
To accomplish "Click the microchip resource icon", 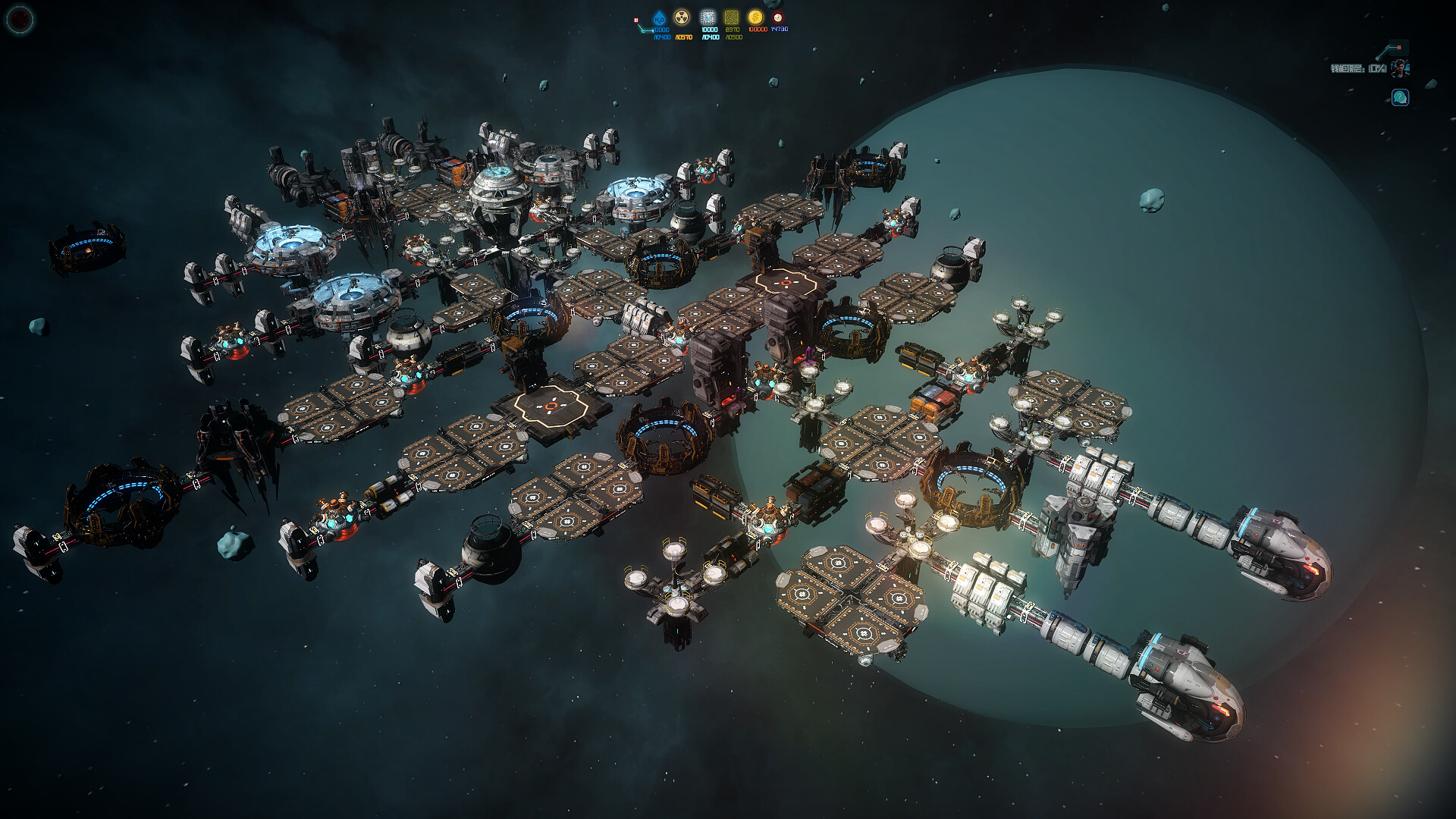I will 708,17.
